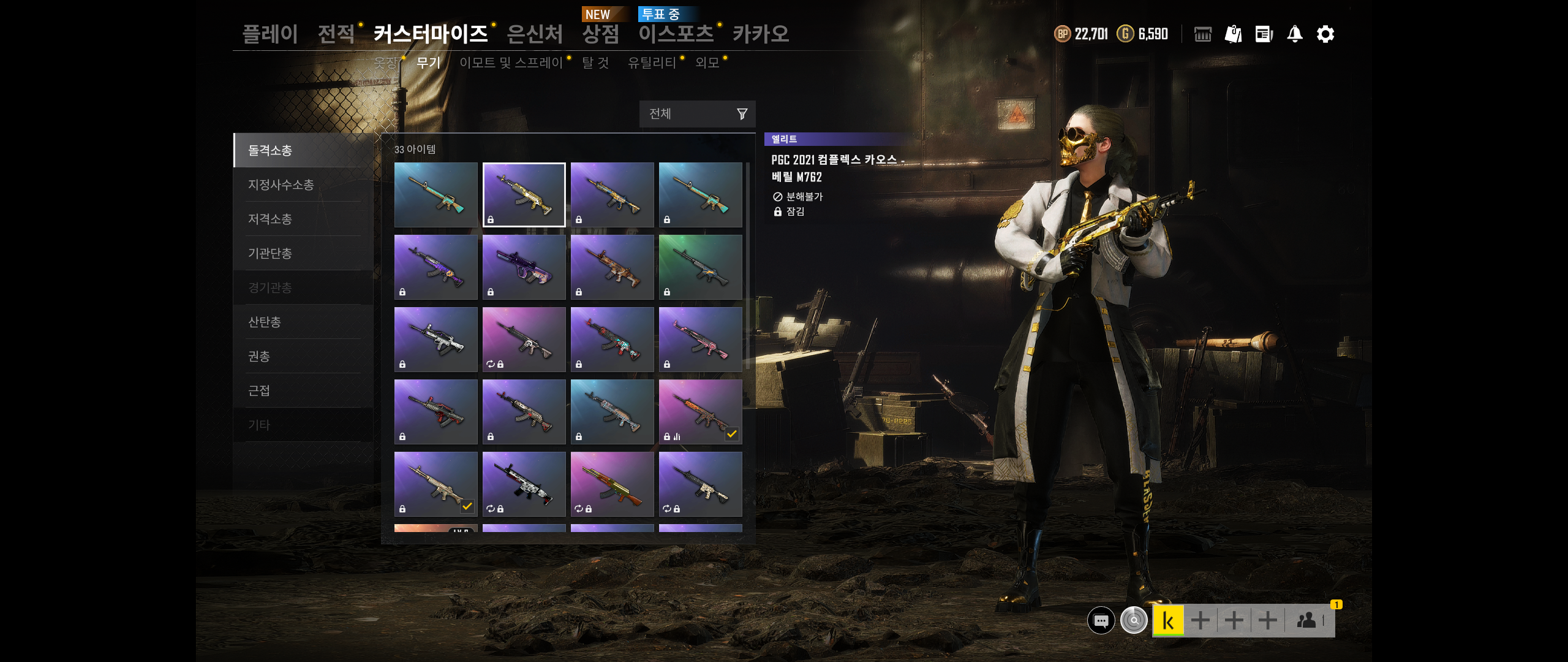This screenshot has width=1568, height=662.
Task: Open the settings gear icon
Action: click(1325, 34)
